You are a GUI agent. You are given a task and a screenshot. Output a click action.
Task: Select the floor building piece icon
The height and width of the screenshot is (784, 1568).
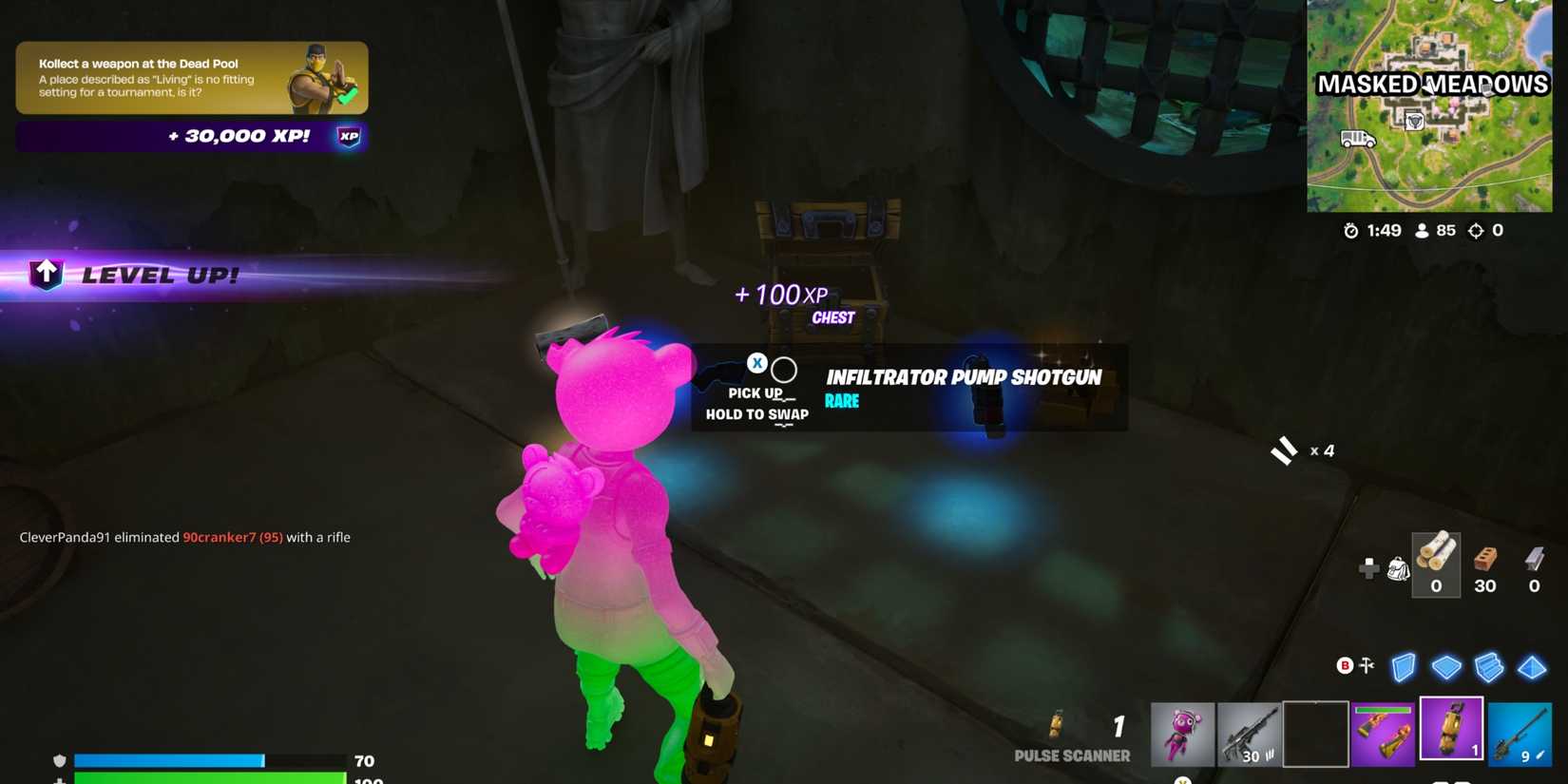point(1447,667)
